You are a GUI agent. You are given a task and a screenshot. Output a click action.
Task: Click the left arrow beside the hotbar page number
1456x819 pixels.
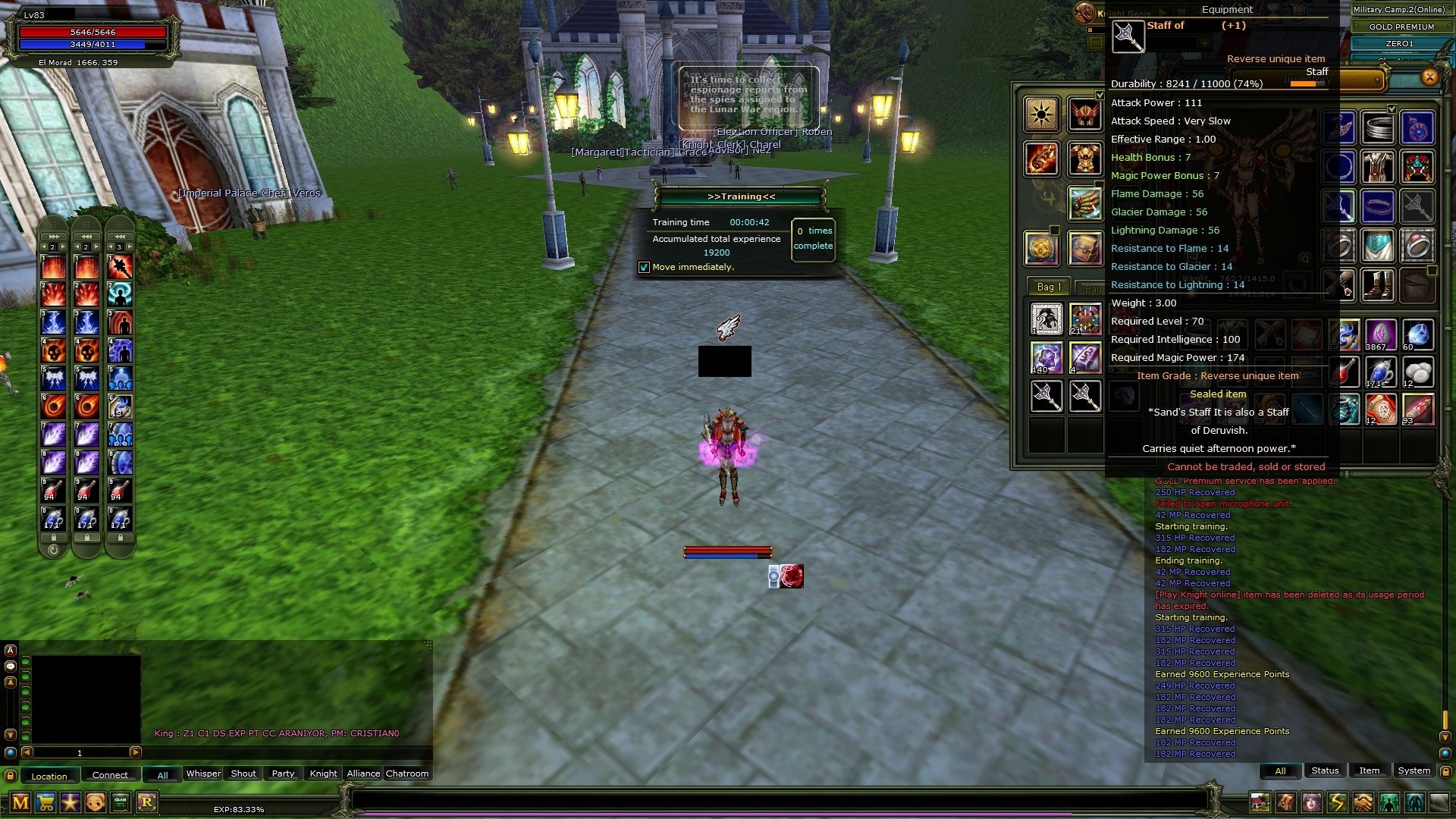(x=27, y=752)
